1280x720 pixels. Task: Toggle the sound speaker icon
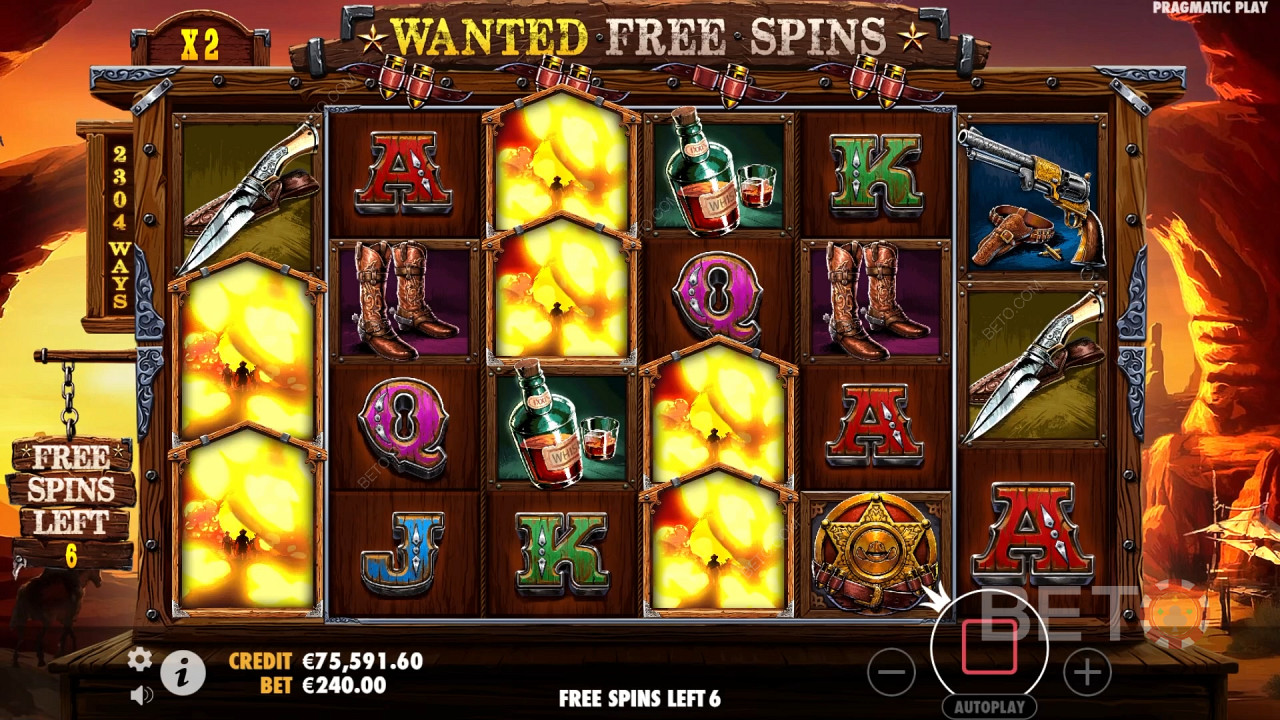tap(141, 693)
